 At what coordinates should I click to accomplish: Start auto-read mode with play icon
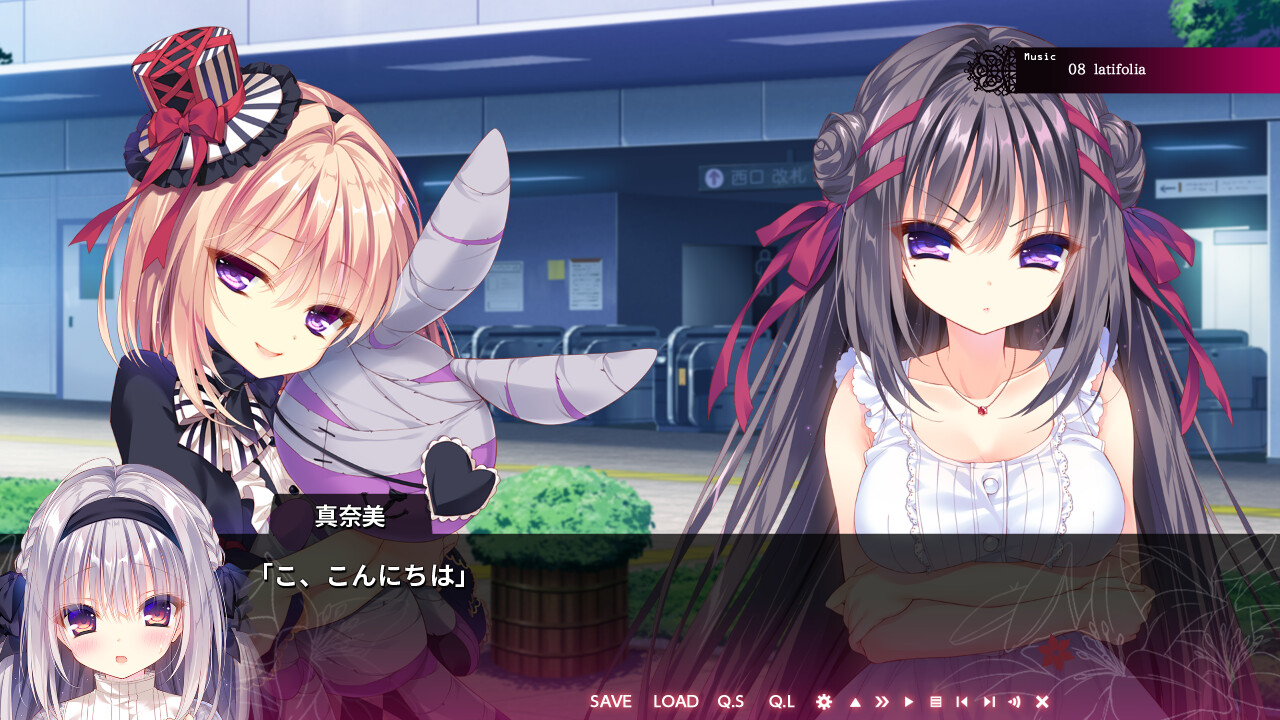pyautogui.click(x=910, y=701)
